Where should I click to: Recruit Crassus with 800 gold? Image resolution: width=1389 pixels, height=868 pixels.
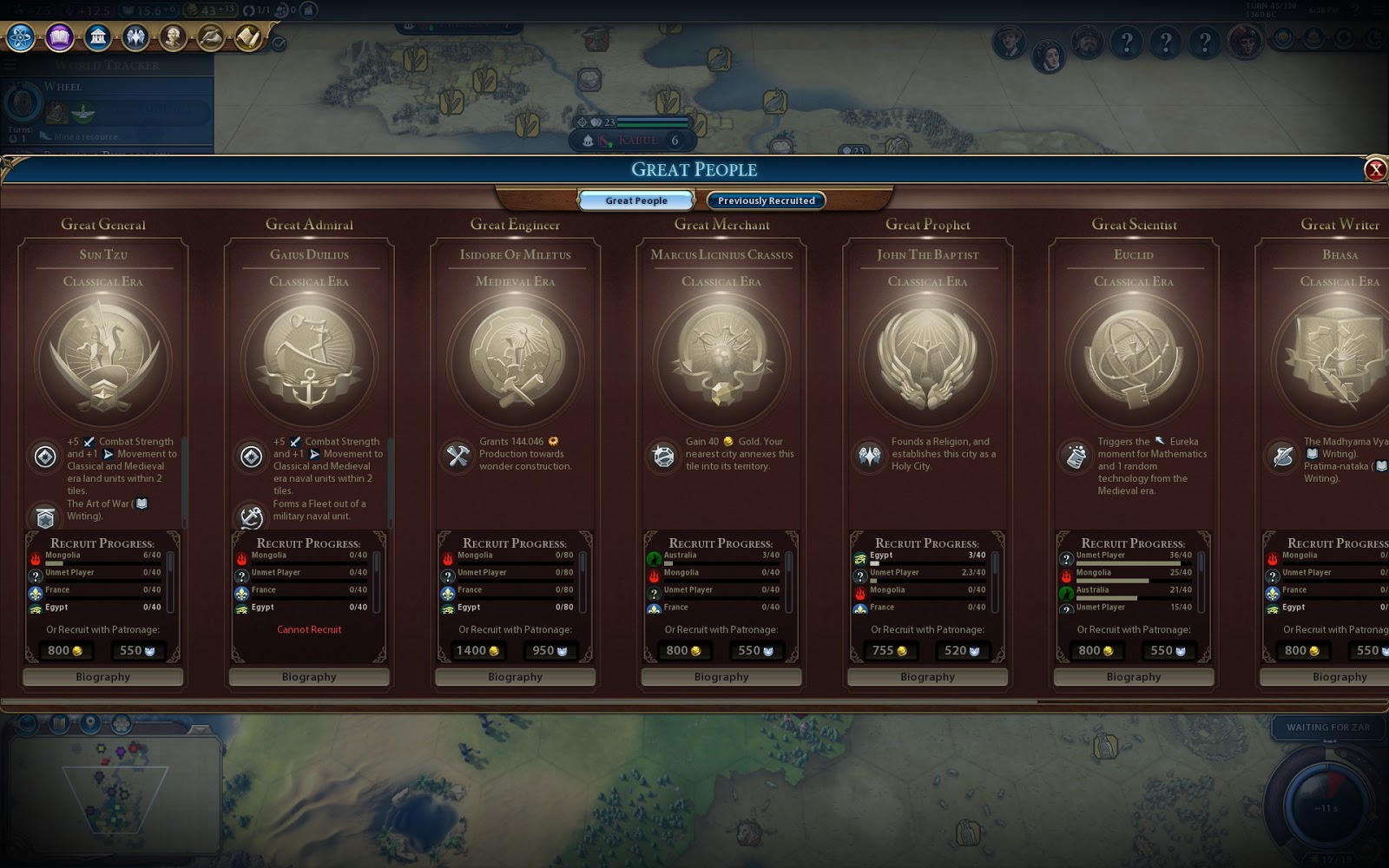(683, 650)
